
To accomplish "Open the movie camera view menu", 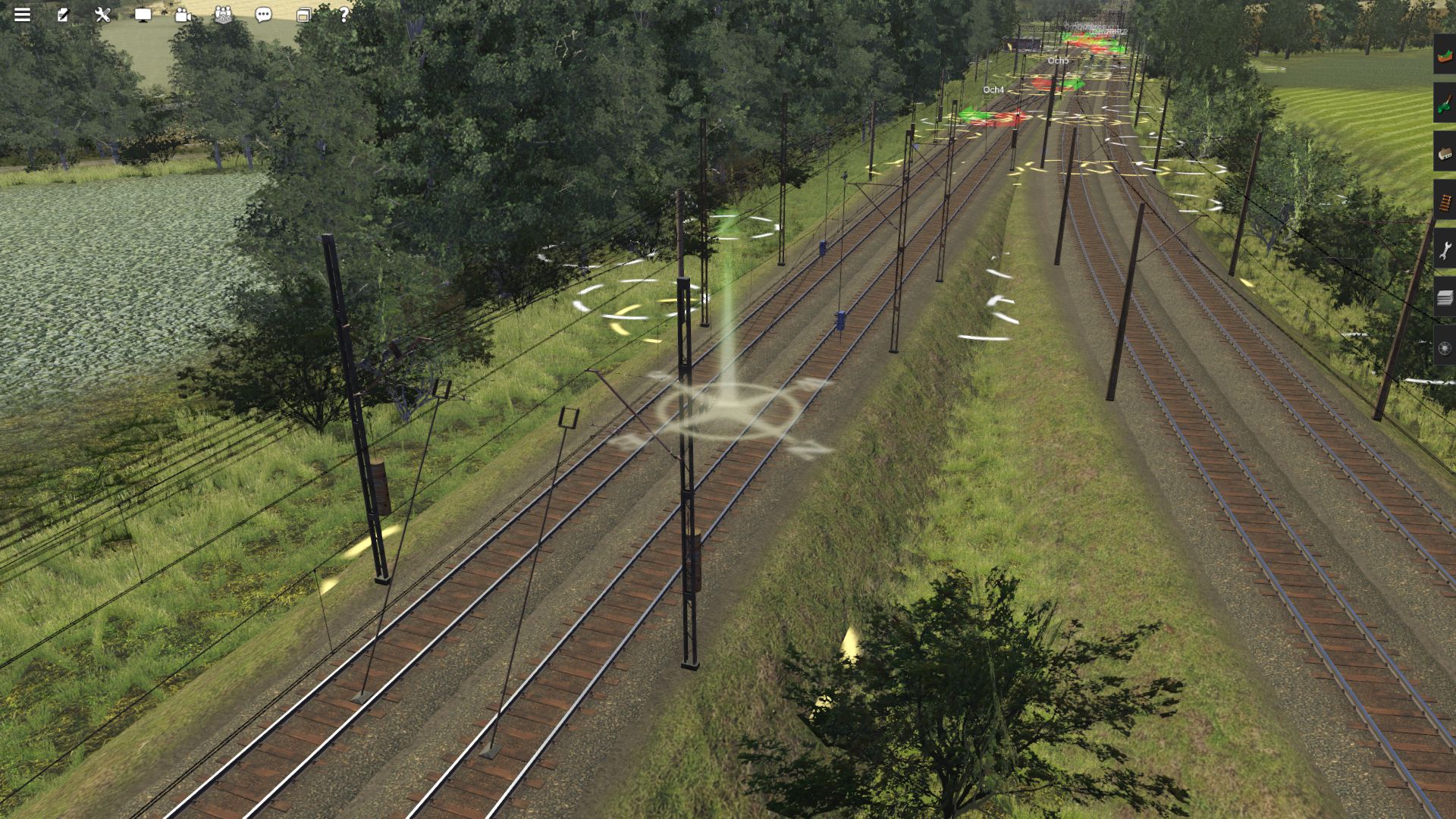I will tap(183, 14).
